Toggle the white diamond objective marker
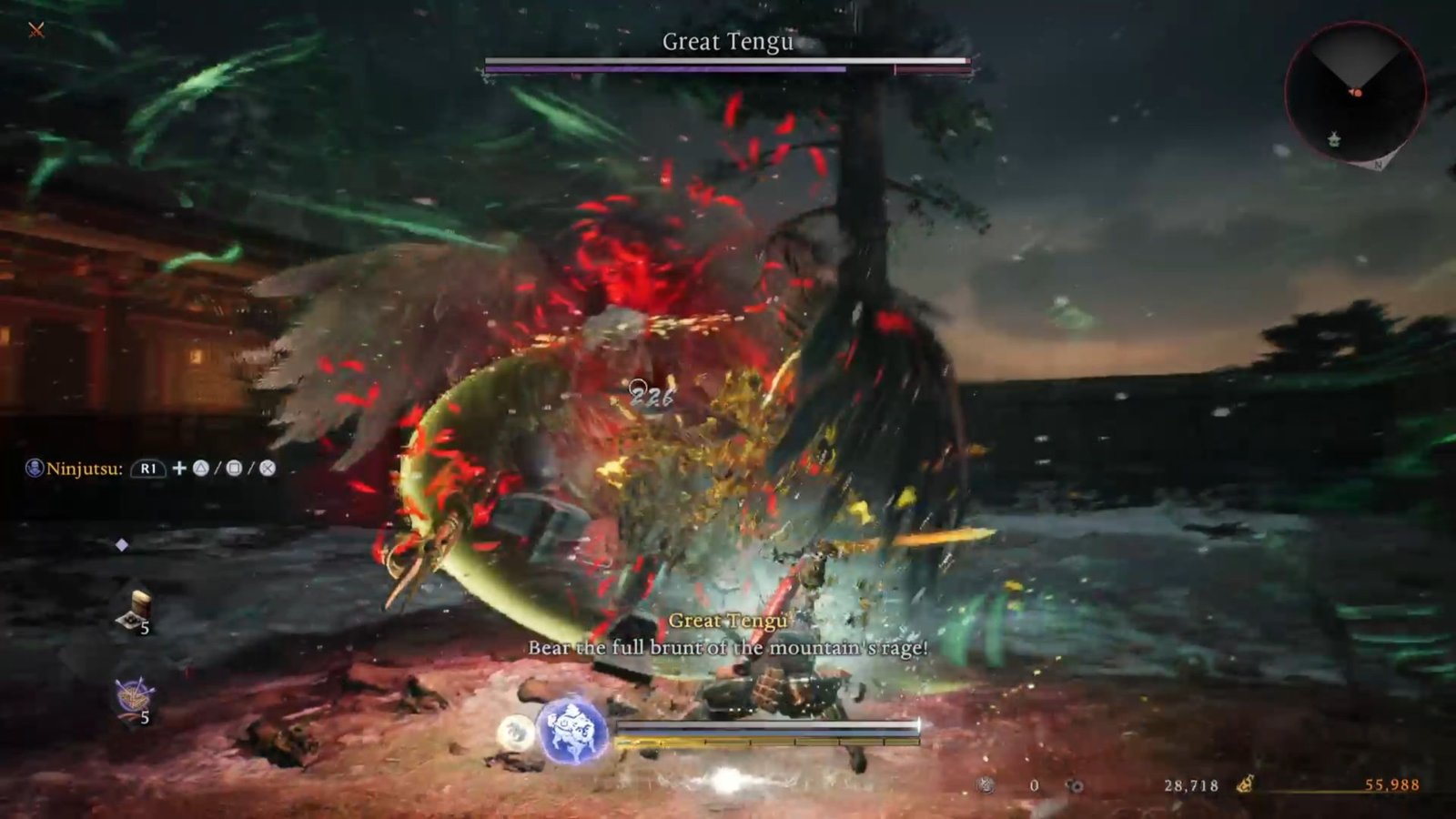The height and width of the screenshot is (819, 1456). coord(121,546)
